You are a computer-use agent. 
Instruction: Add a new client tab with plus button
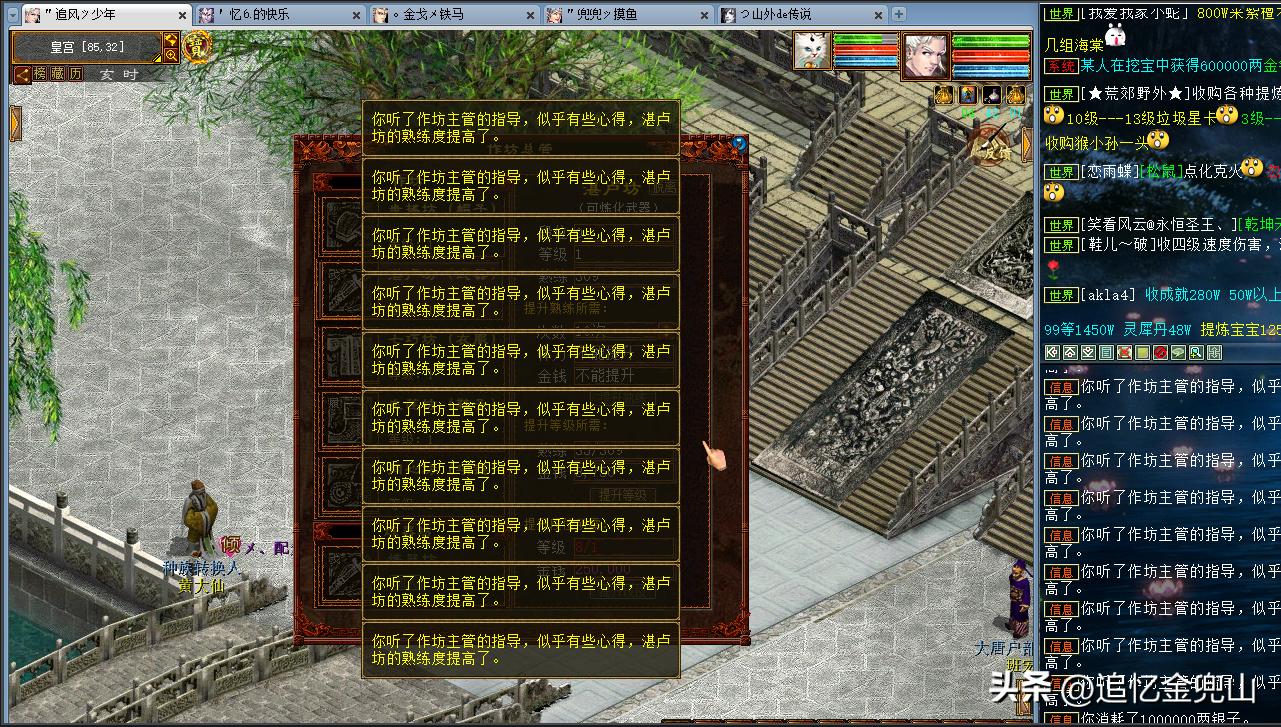point(898,14)
